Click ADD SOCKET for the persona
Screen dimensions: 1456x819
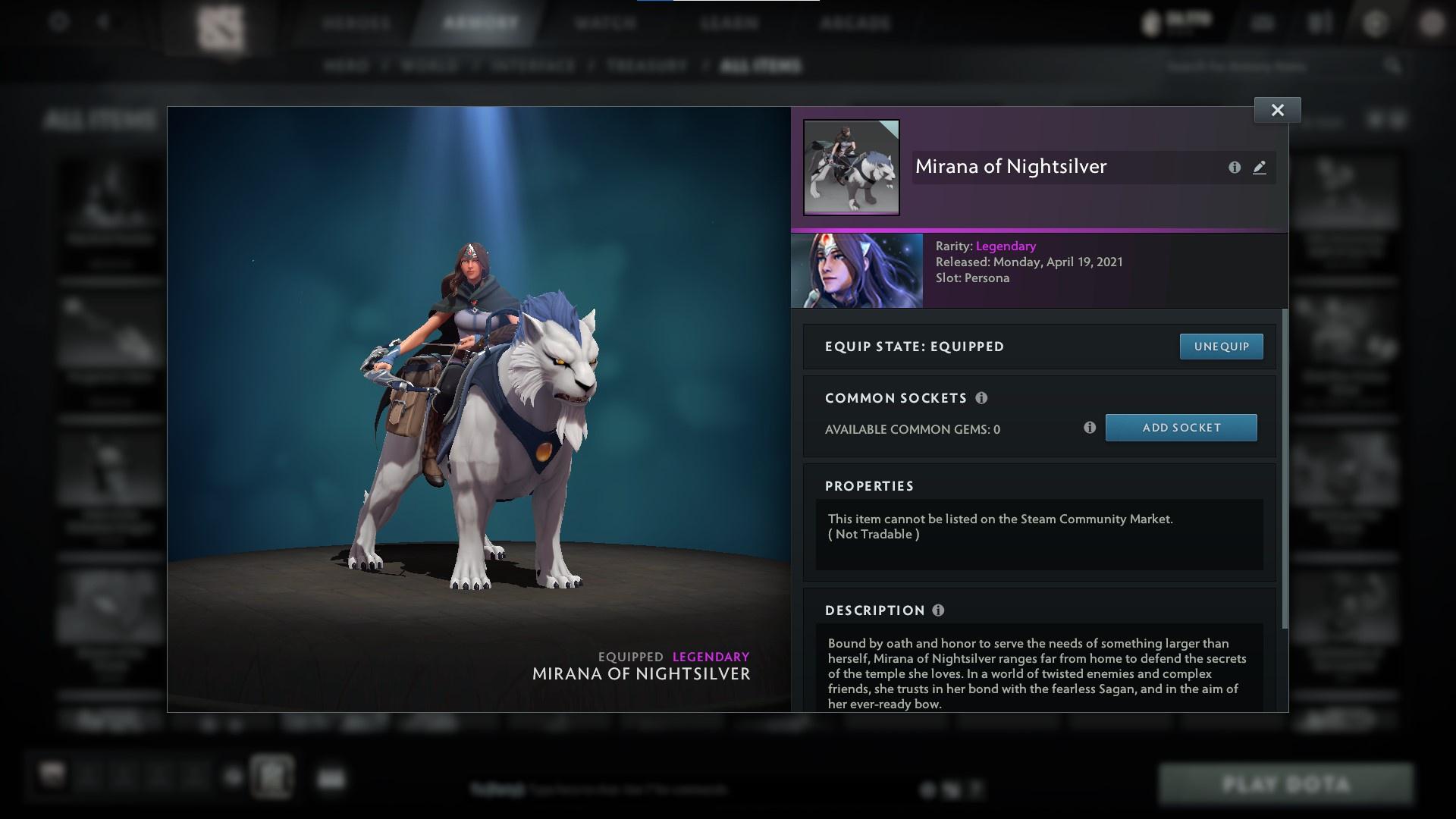1181,427
